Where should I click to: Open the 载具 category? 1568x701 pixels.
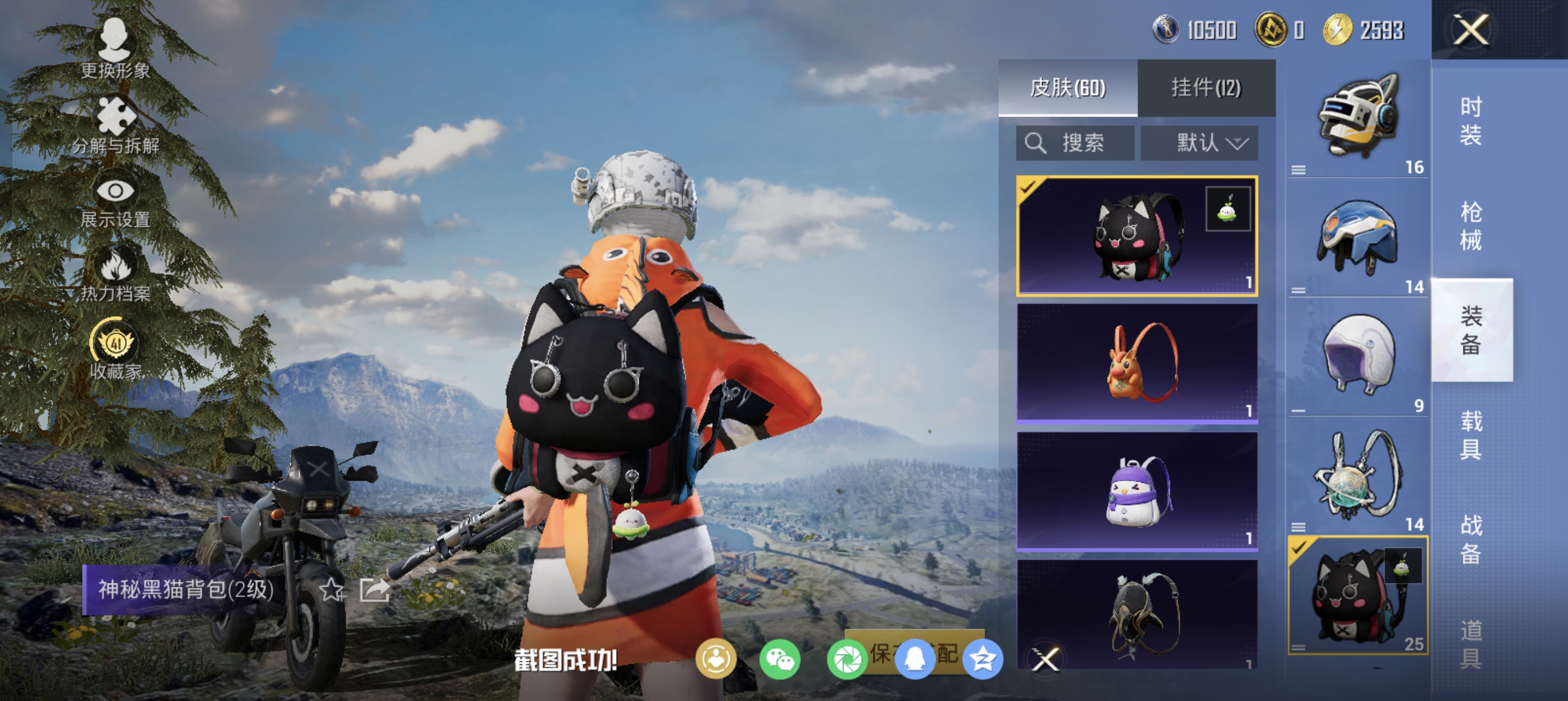pyautogui.click(x=1471, y=435)
